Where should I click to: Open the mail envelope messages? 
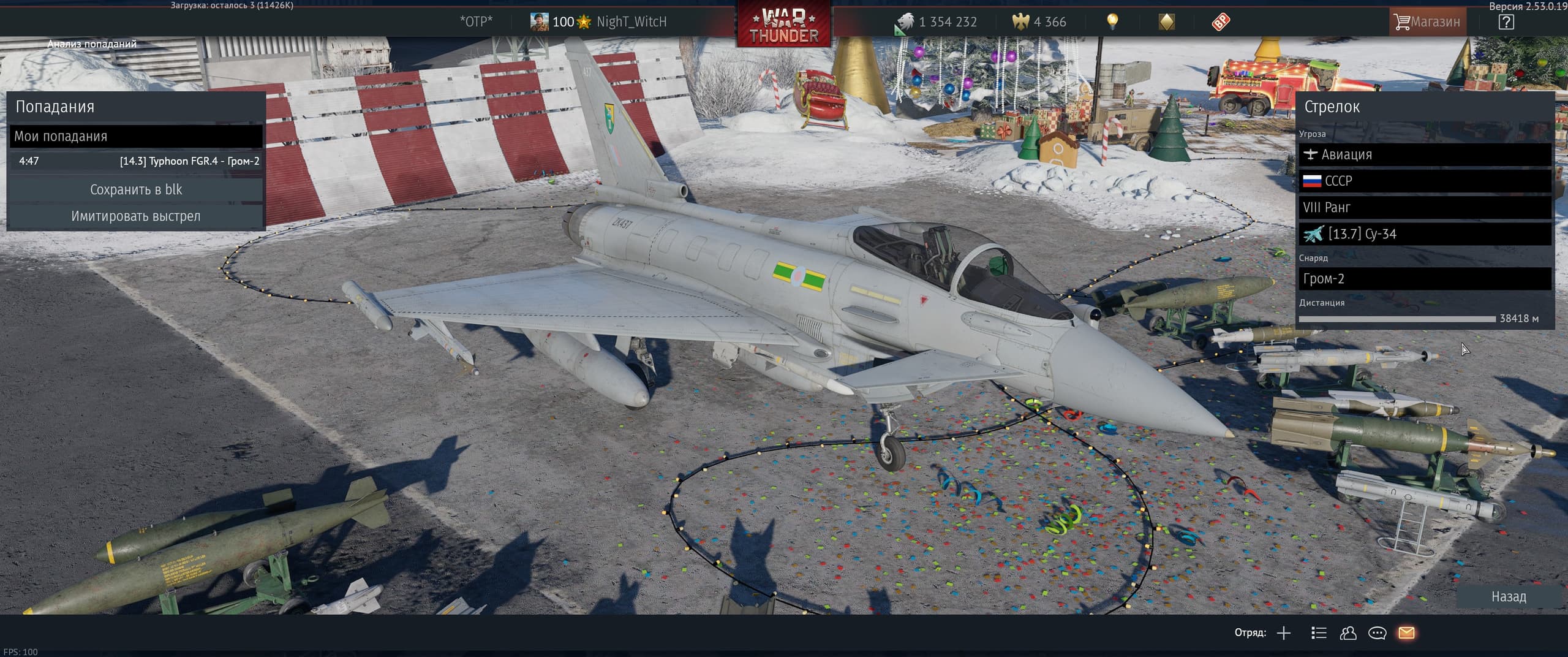coord(1406,633)
